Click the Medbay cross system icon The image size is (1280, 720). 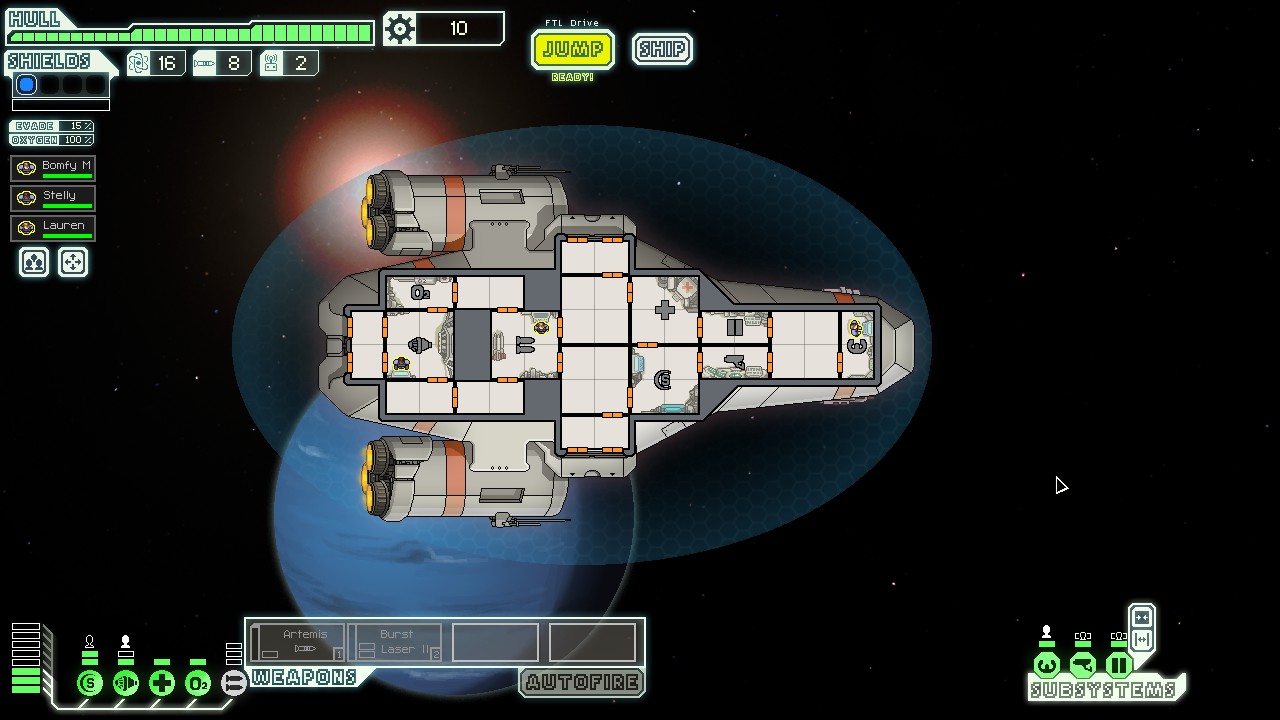162,683
